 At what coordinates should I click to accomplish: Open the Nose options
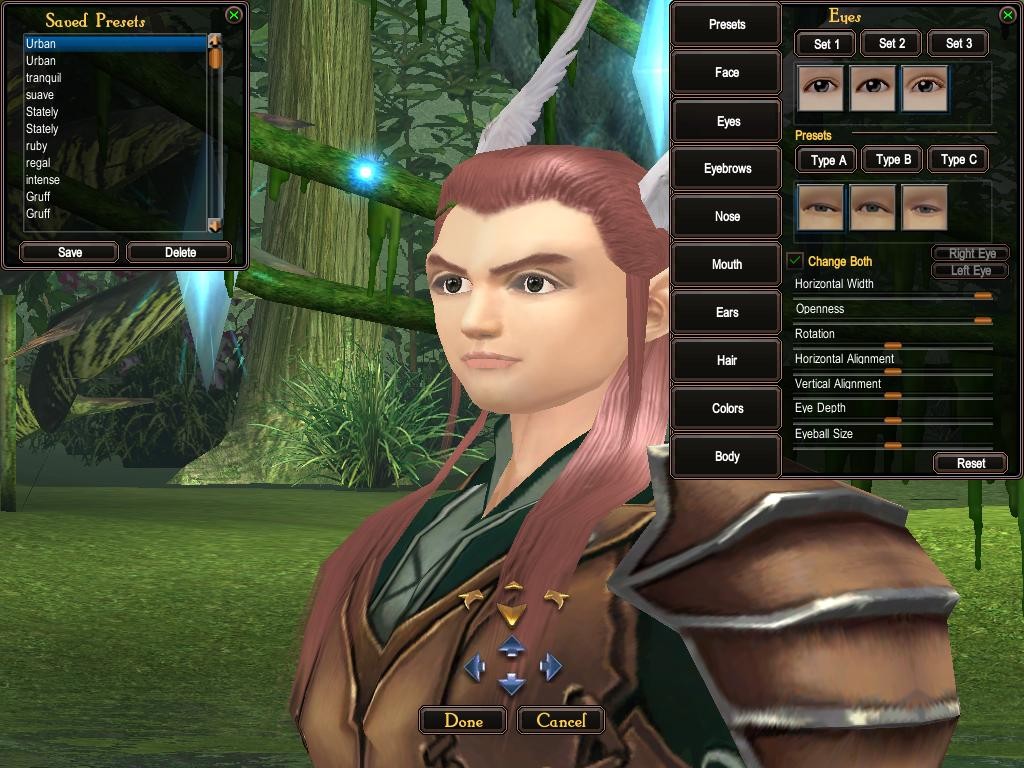pyautogui.click(x=727, y=216)
